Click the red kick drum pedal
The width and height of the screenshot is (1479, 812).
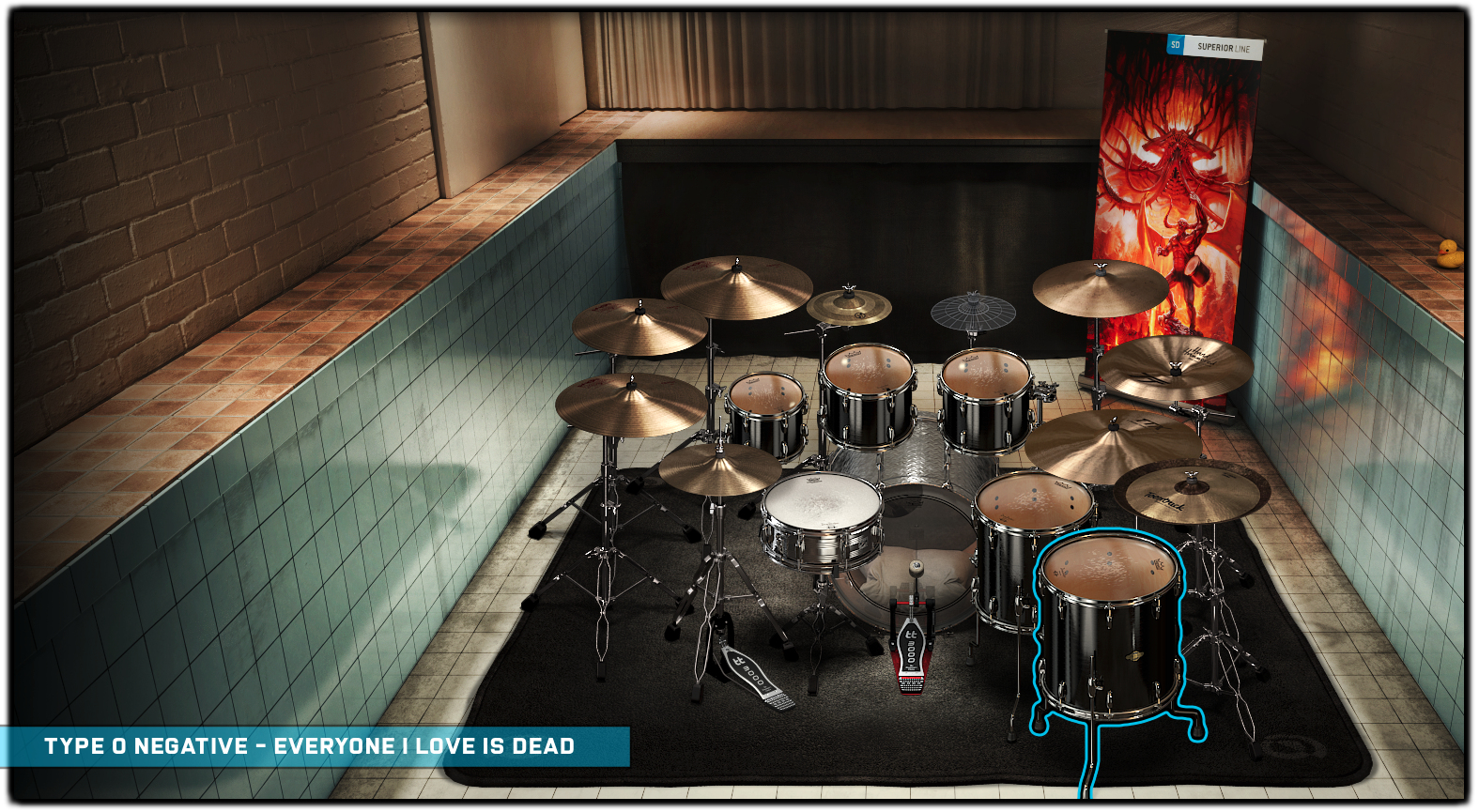[910, 648]
